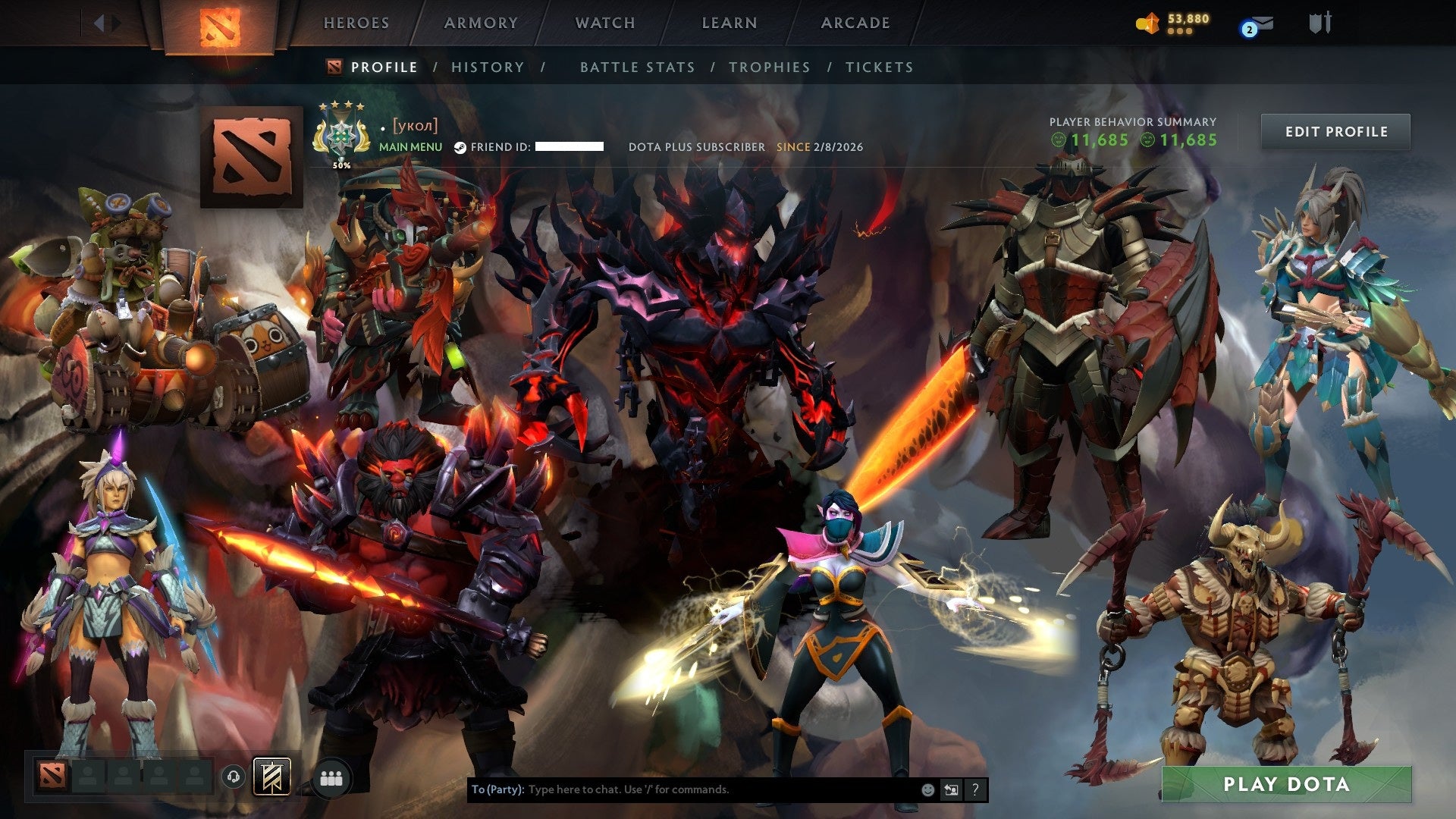
Task: Click the screenshot share icon in chat
Action: (952, 789)
